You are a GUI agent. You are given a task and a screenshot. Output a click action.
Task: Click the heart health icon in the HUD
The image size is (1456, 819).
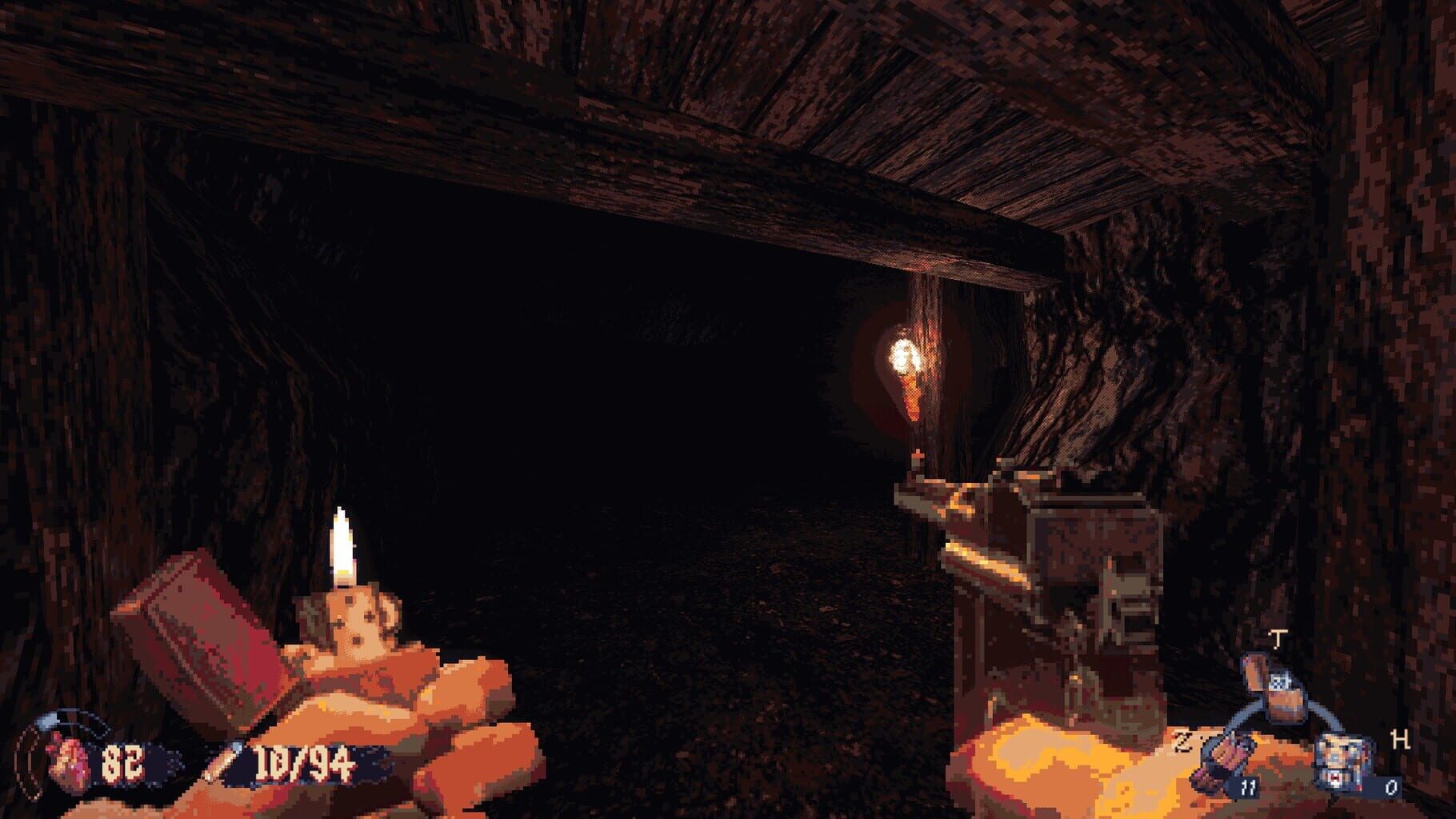[68, 759]
